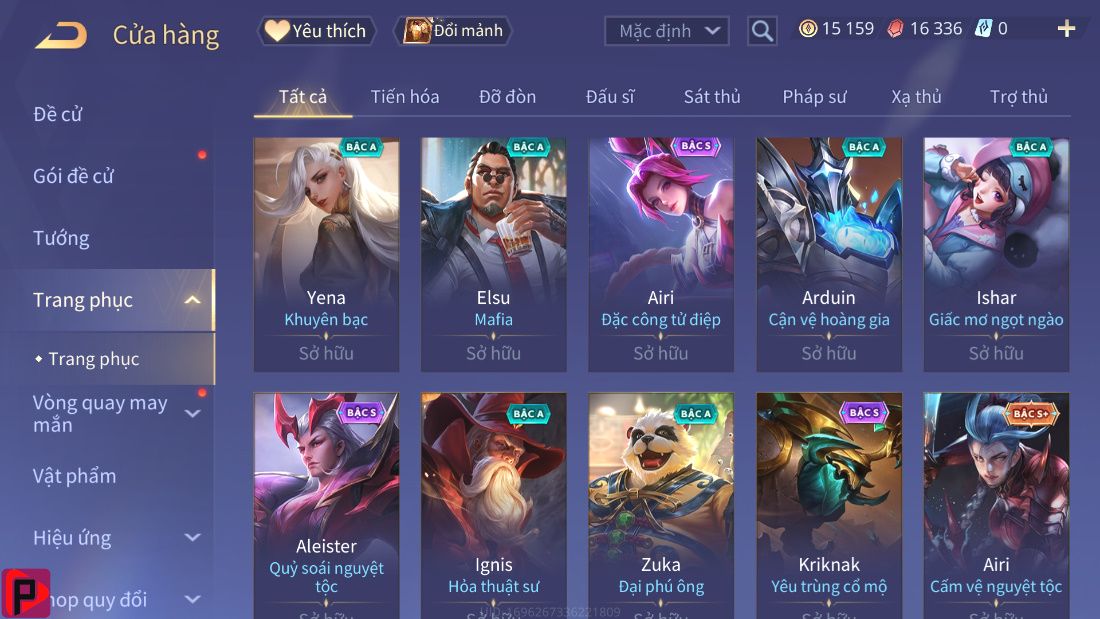Open the Đề cử menu section

coord(58,114)
